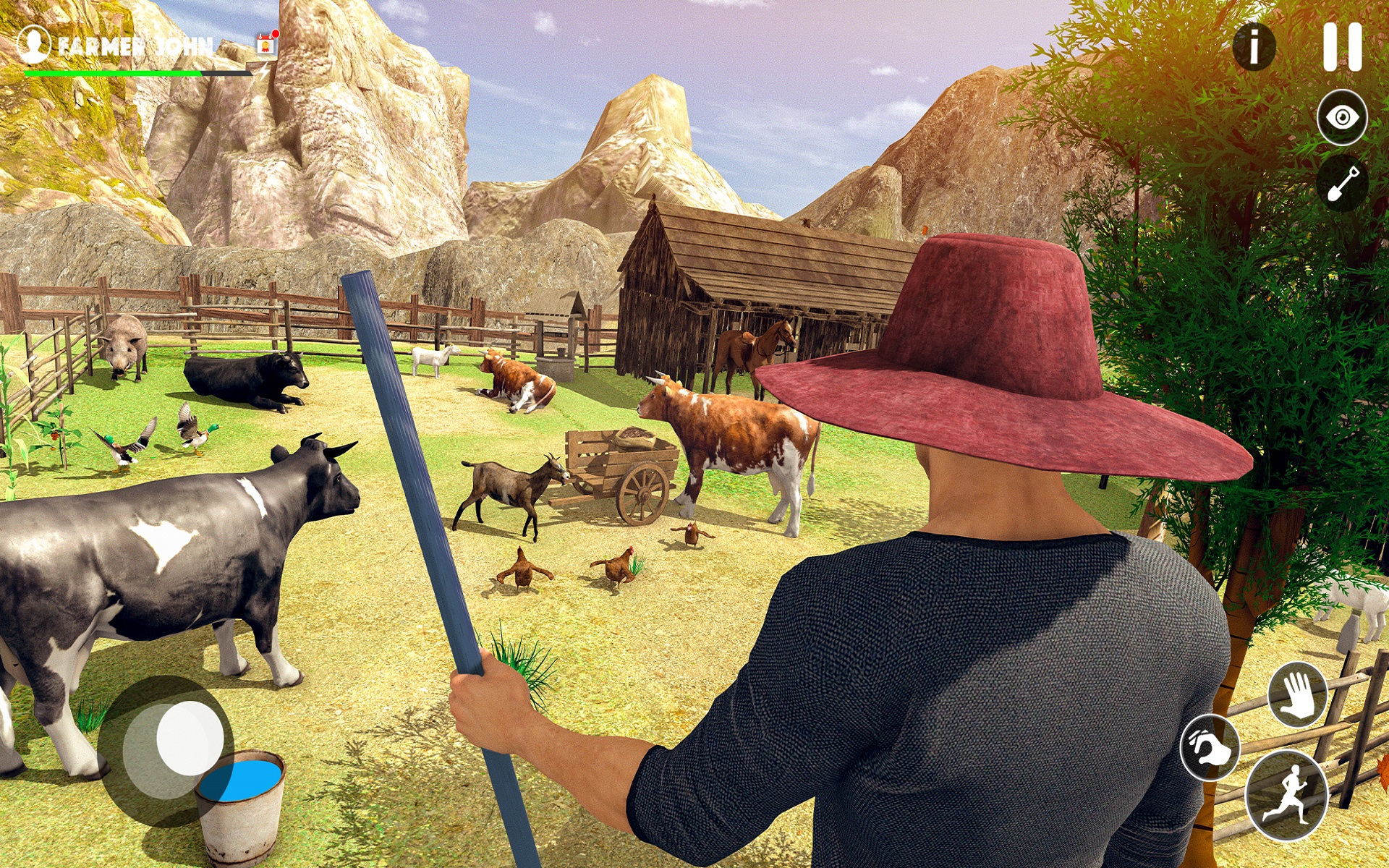The height and width of the screenshot is (868, 1389).
Task: Tap the red notification badge on the calendar
Action: point(275,33)
